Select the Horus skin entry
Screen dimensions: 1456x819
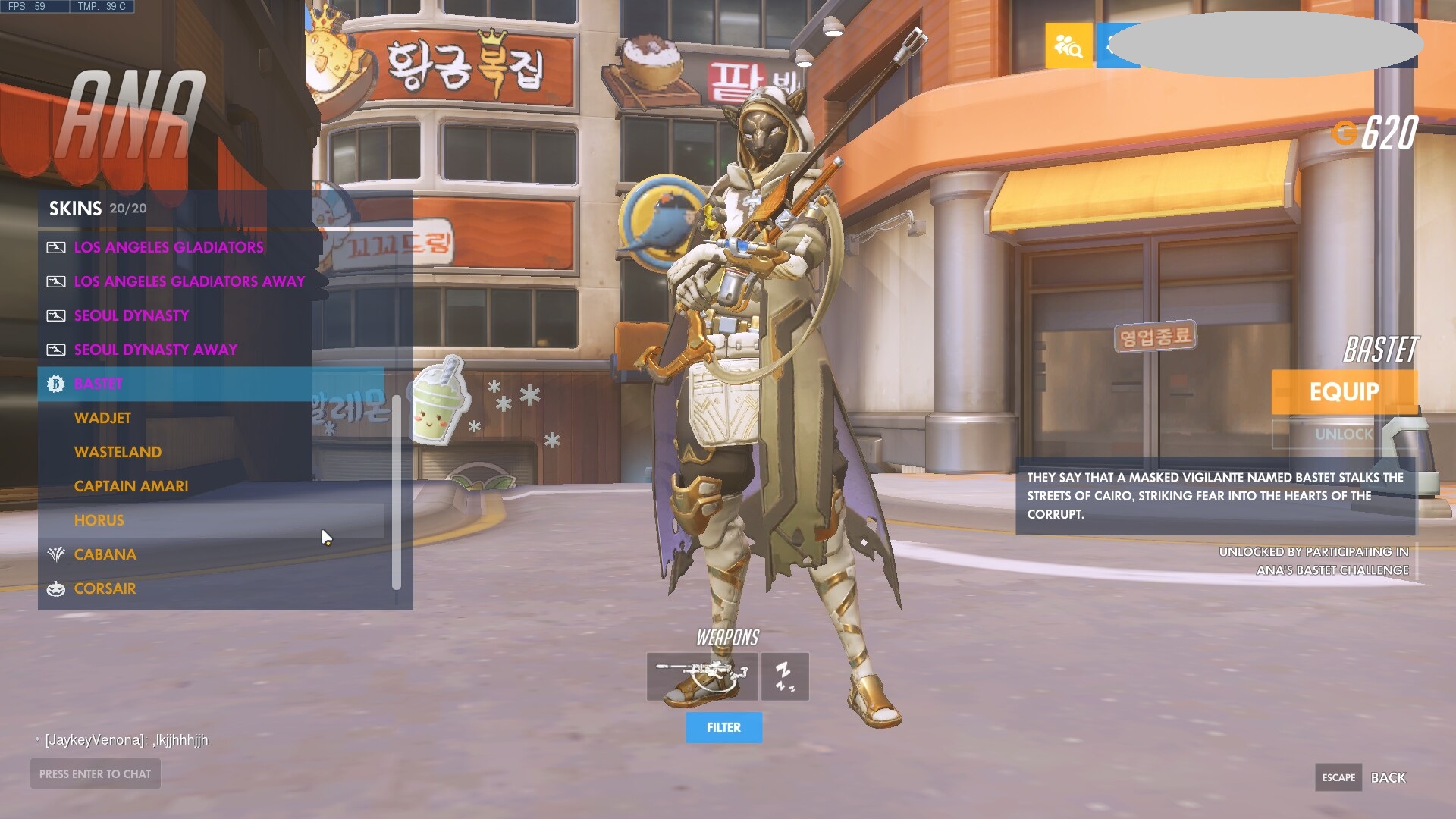(99, 520)
